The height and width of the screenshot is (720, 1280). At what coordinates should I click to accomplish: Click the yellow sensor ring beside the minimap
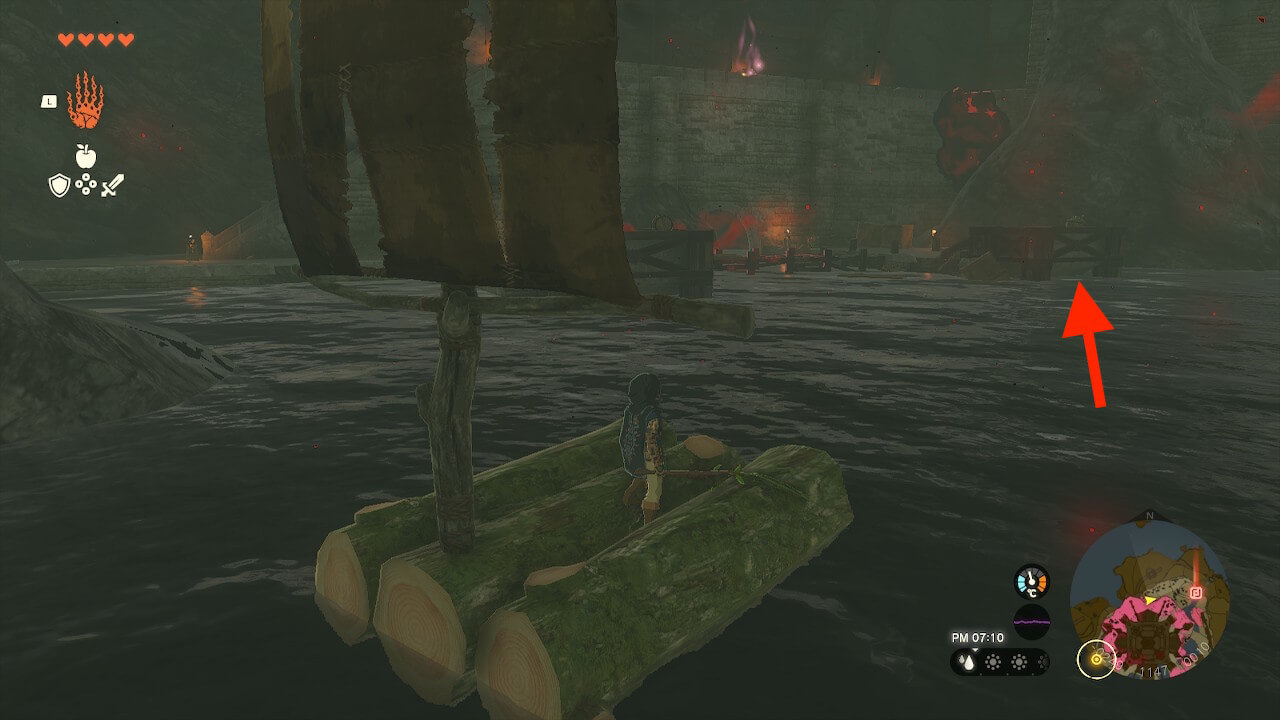point(1096,659)
